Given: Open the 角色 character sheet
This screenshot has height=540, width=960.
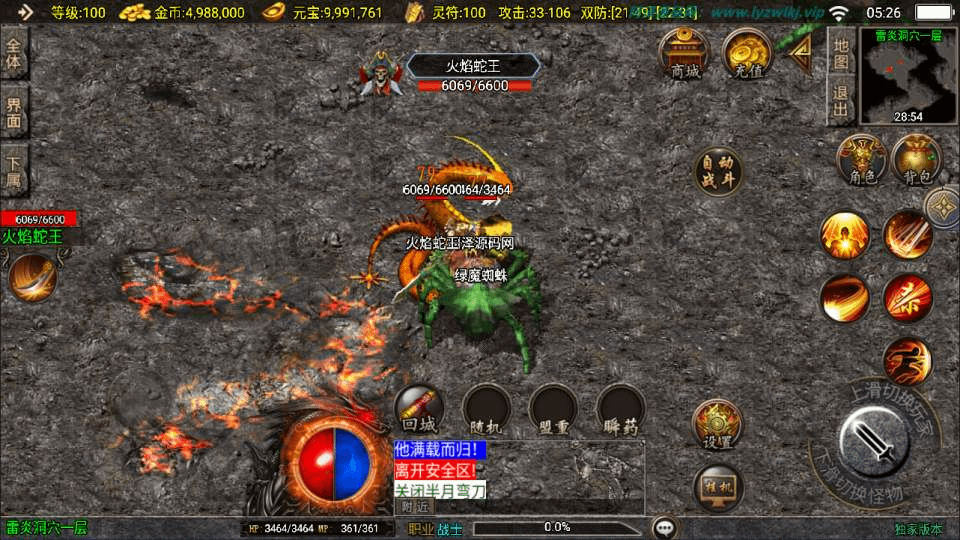Looking at the screenshot, I should pyautogui.click(x=861, y=160).
